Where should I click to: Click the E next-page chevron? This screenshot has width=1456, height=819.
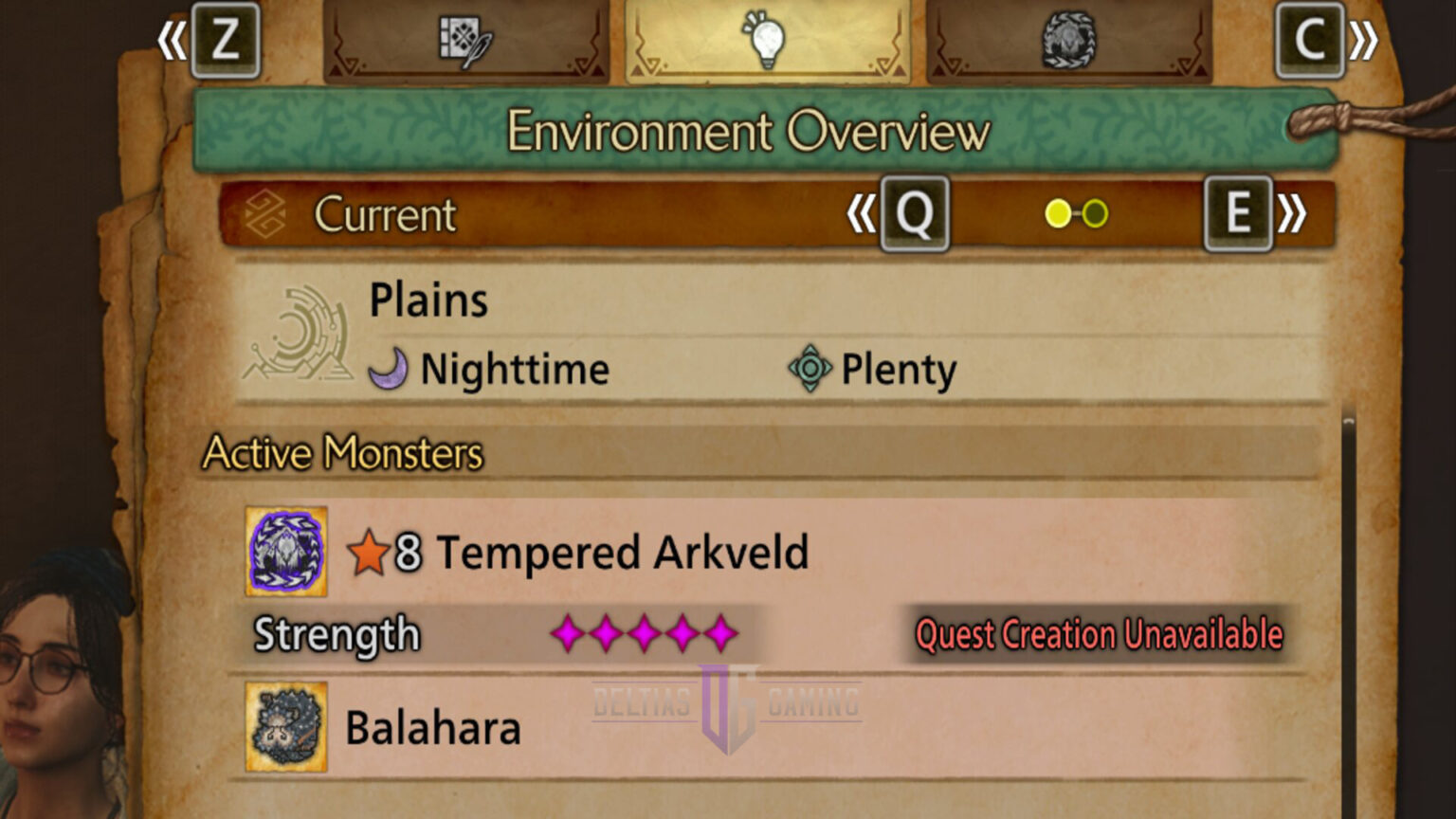(x=1238, y=214)
